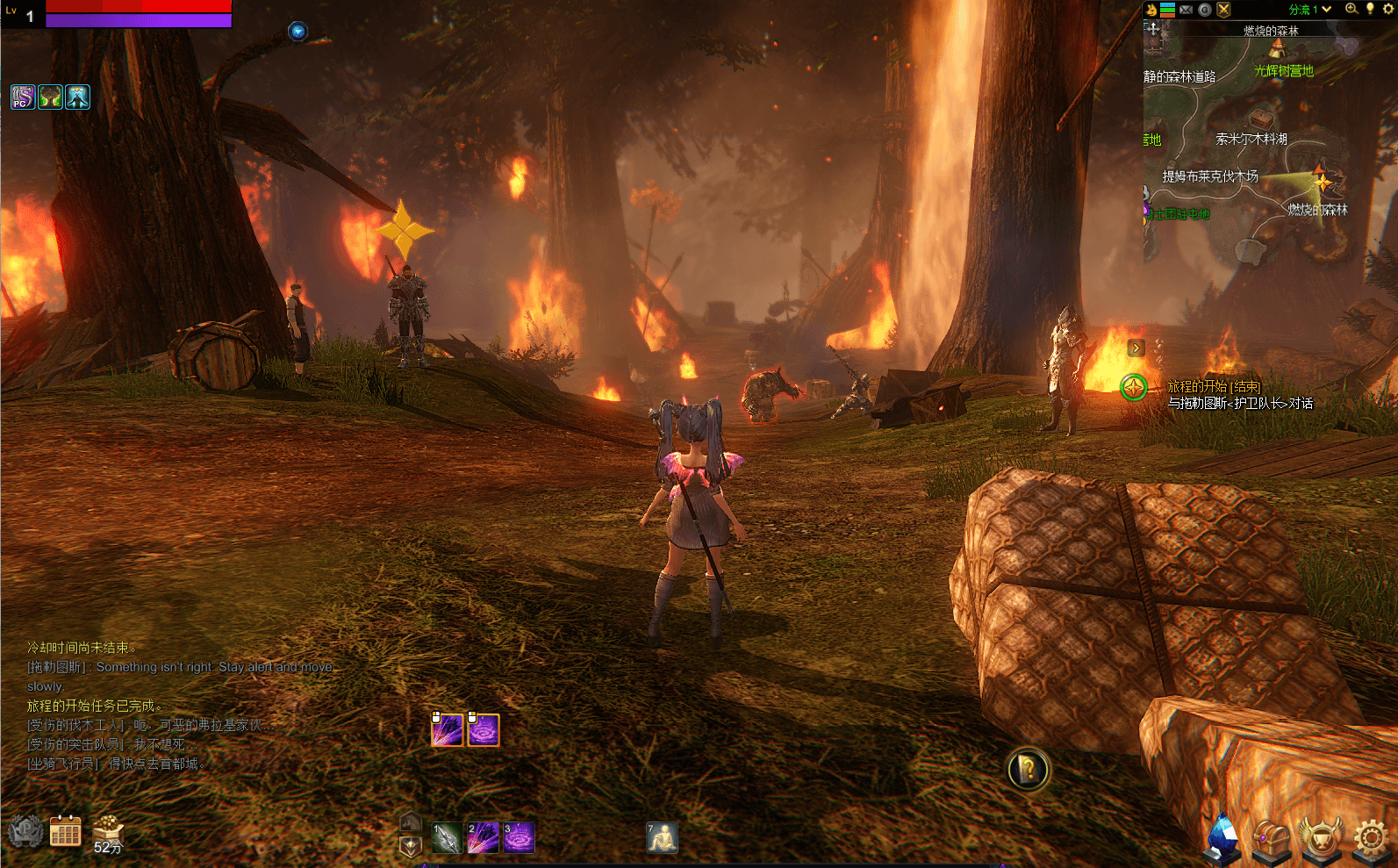Select the crossed swords shield icon

tap(1223, 10)
